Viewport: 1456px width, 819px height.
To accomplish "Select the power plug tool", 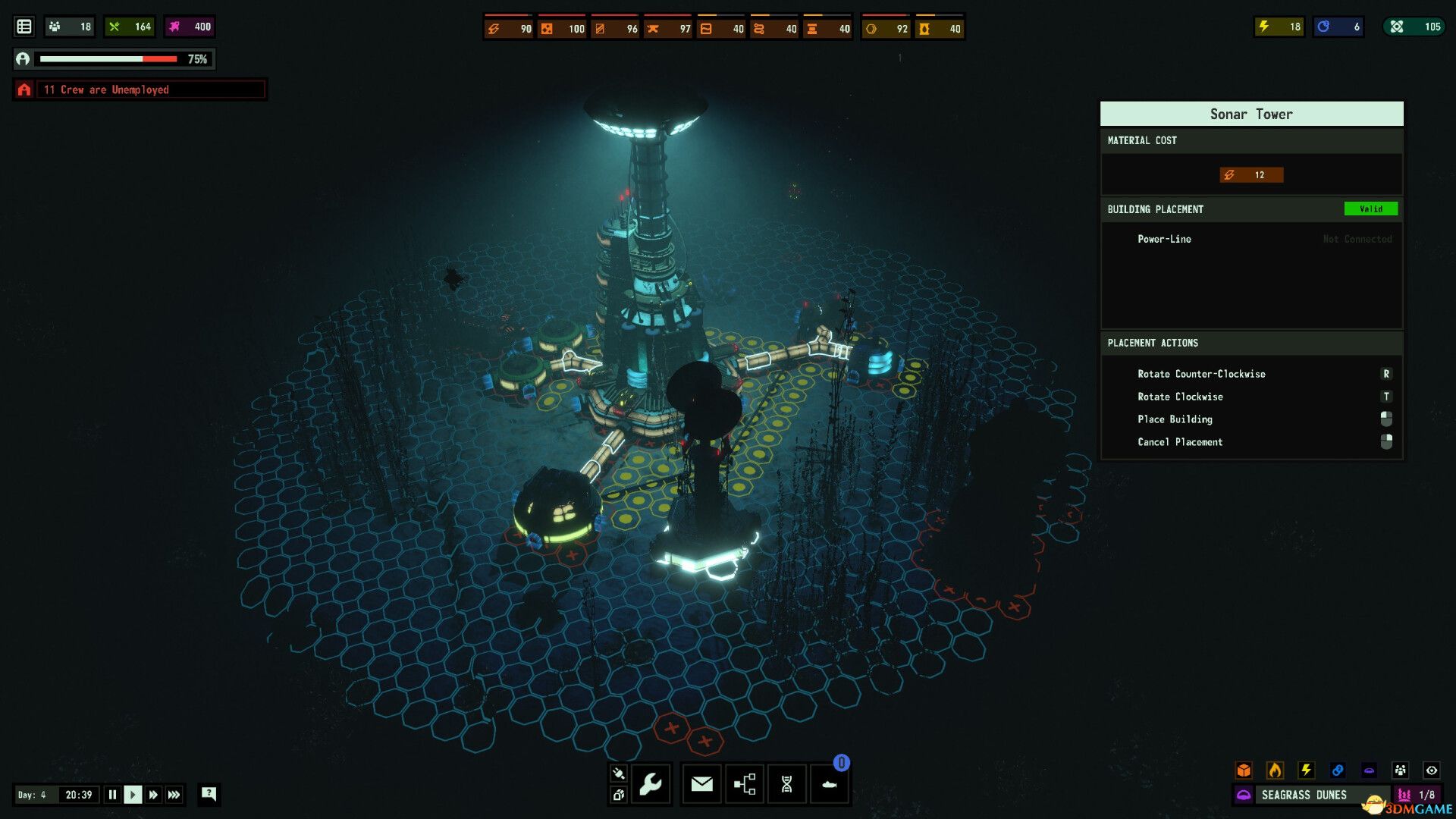I will 618,773.
